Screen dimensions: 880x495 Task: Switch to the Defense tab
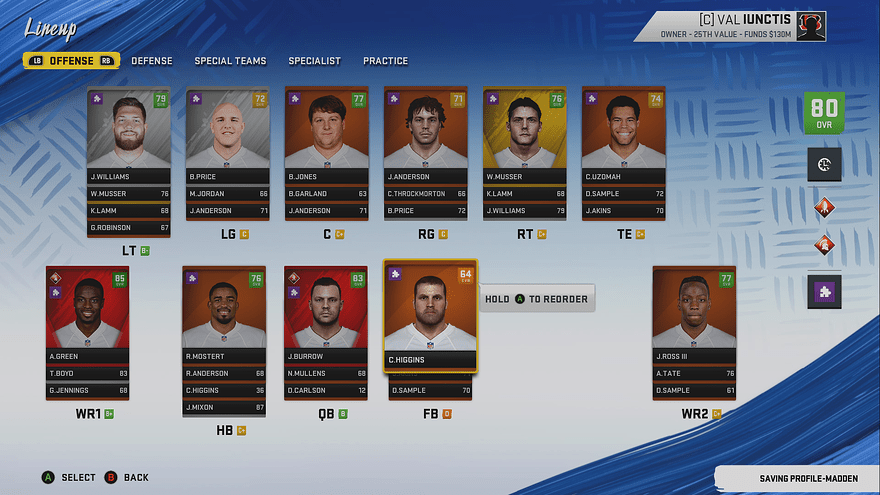[152, 61]
